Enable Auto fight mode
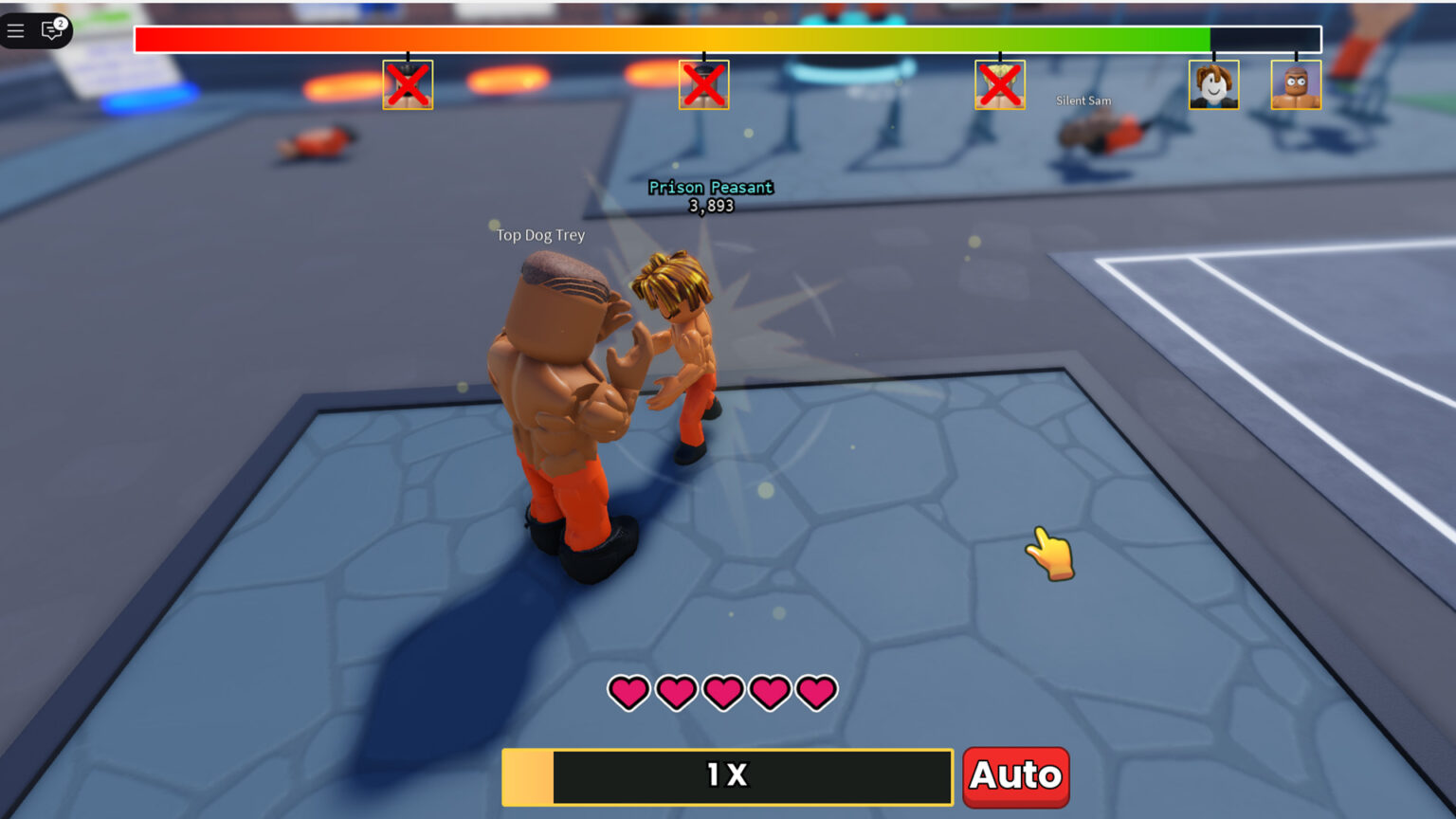This screenshot has height=819, width=1456. (1015, 776)
